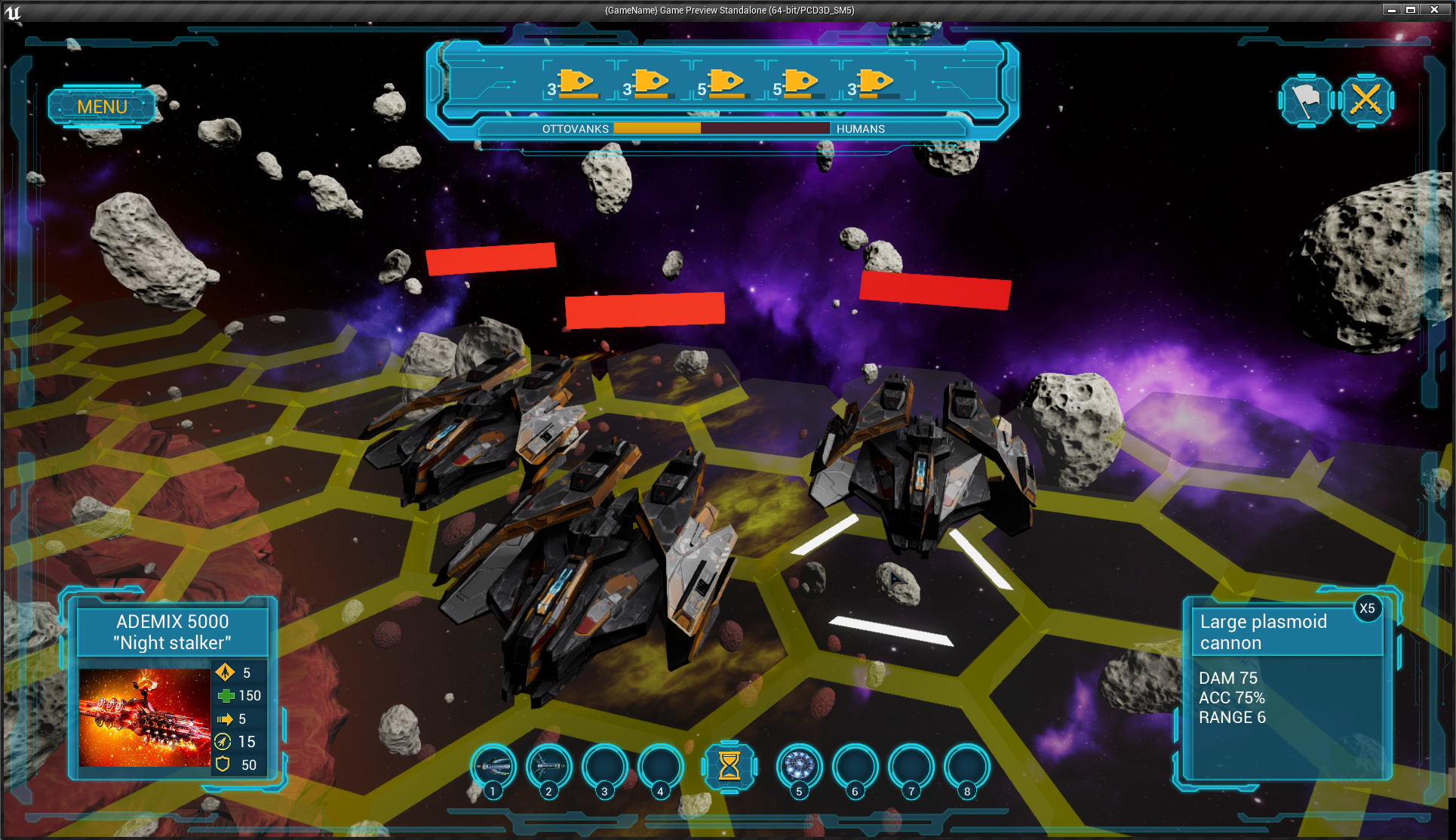Surrender using the white flag button
Viewport: 1456px width, 840px height.
tap(1305, 100)
